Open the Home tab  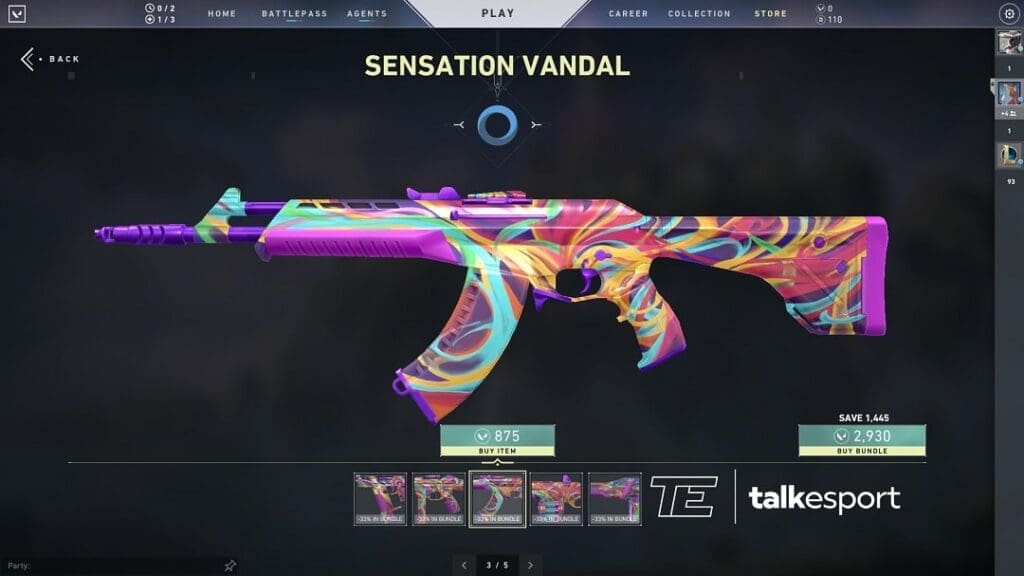pos(222,14)
